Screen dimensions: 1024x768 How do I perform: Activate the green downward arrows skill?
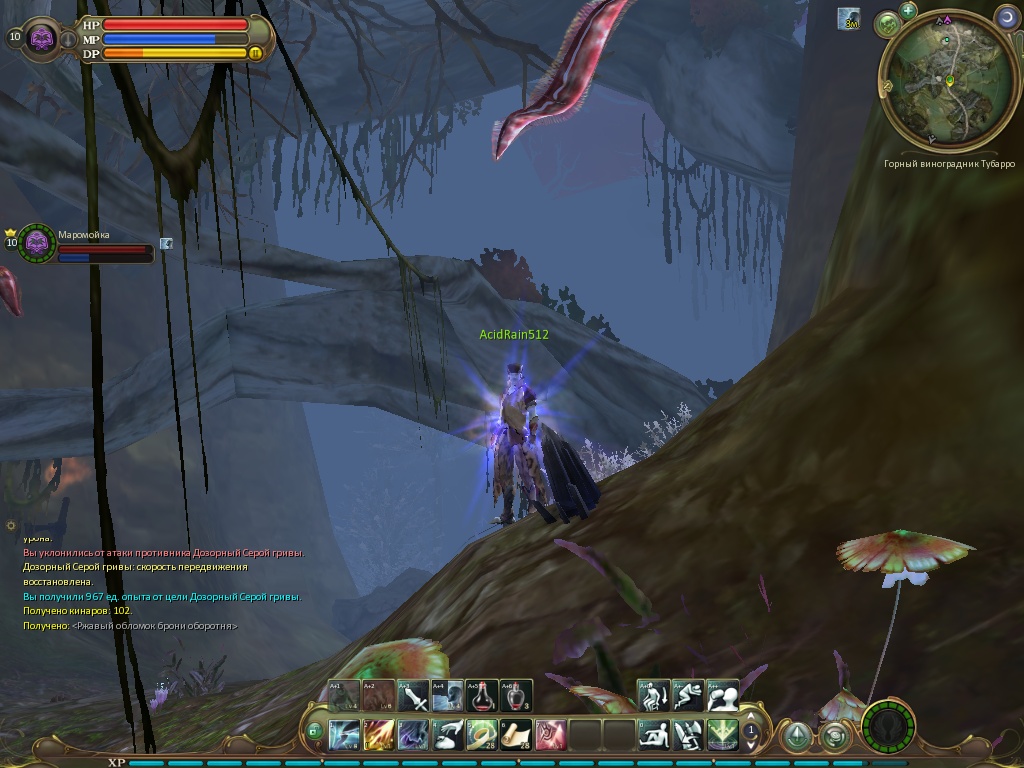[722, 735]
